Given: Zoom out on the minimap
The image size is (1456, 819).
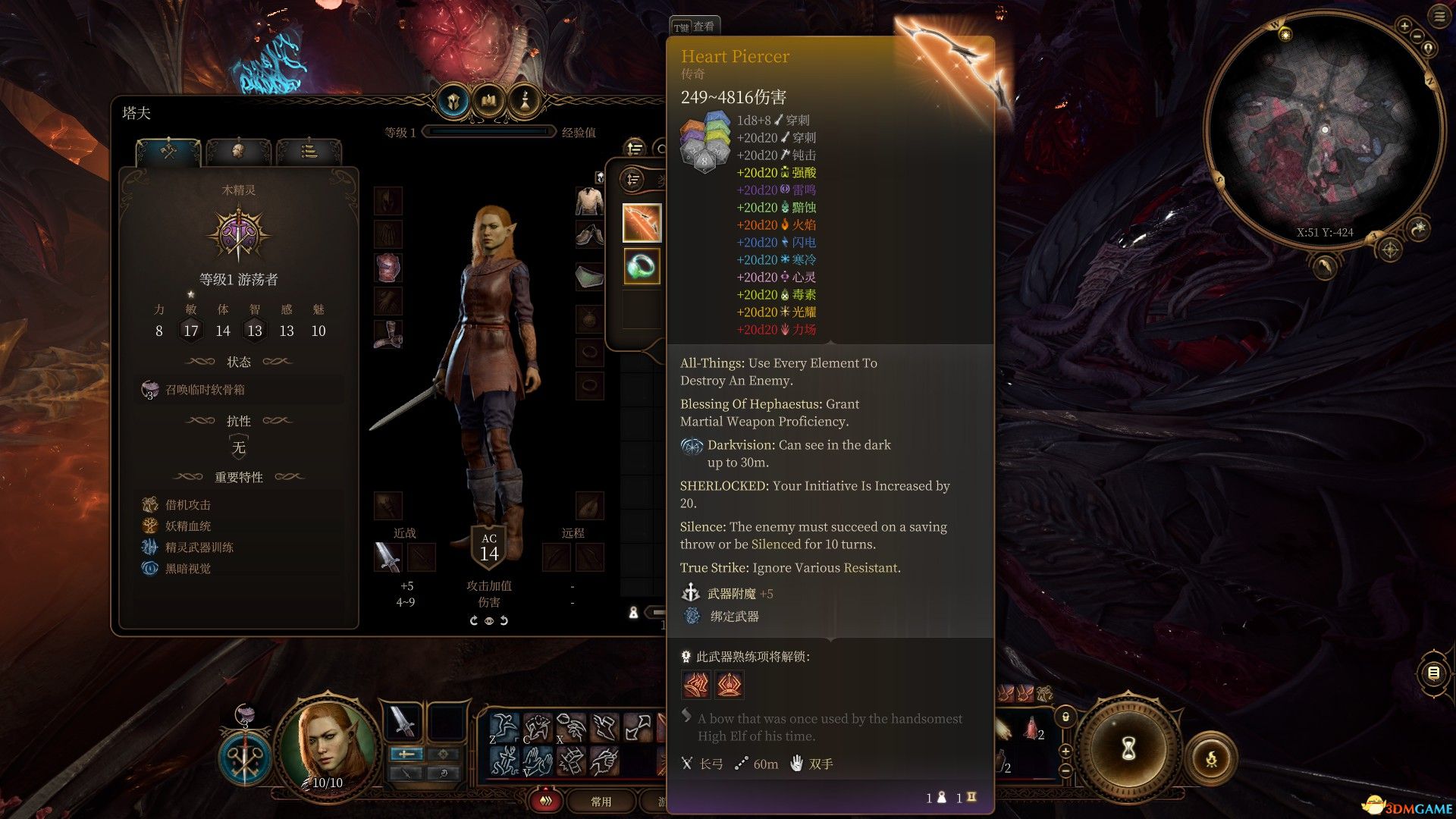Looking at the screenshot, I should (x=1418, y=36).
